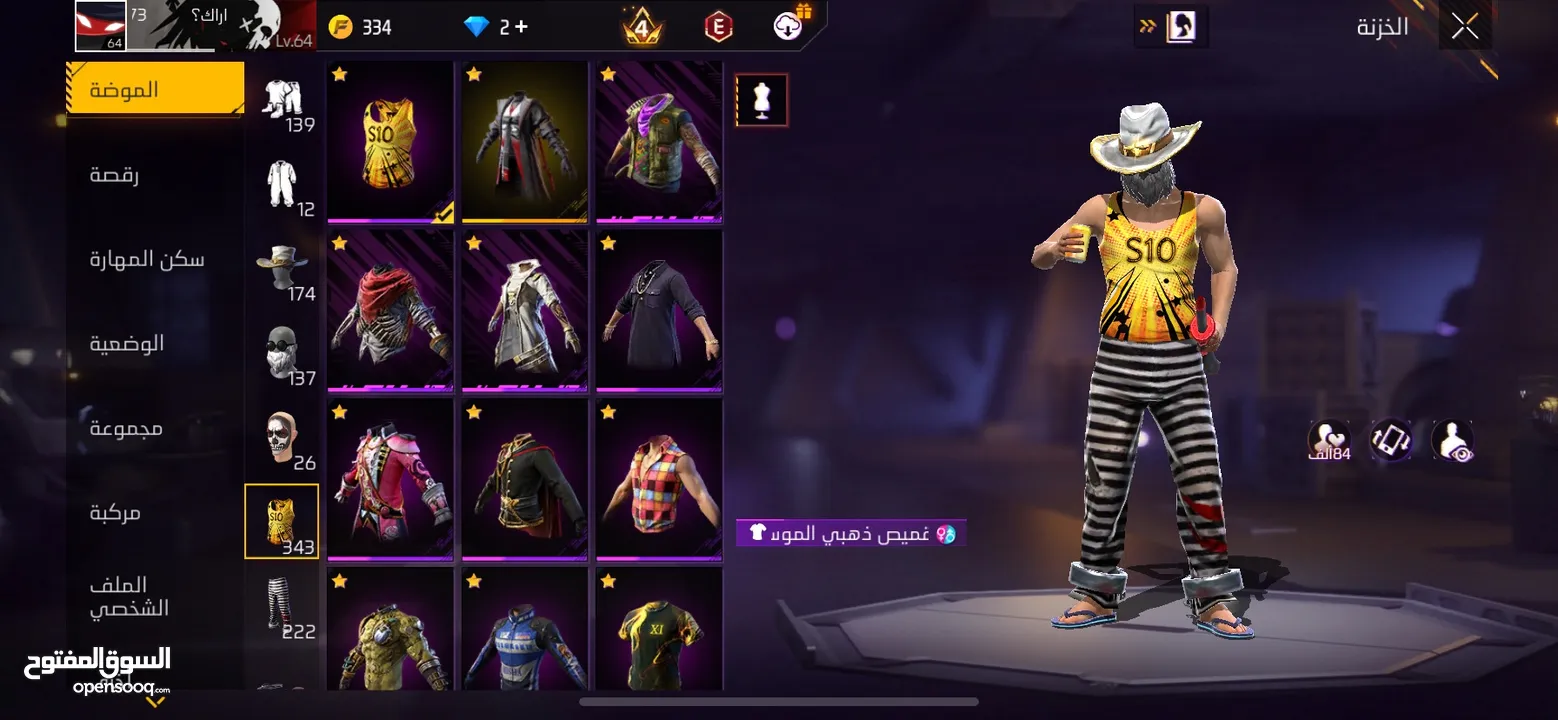Select the الوضعية pose tab
Screen dimensions: 1558x720
[x=127, y=344]
